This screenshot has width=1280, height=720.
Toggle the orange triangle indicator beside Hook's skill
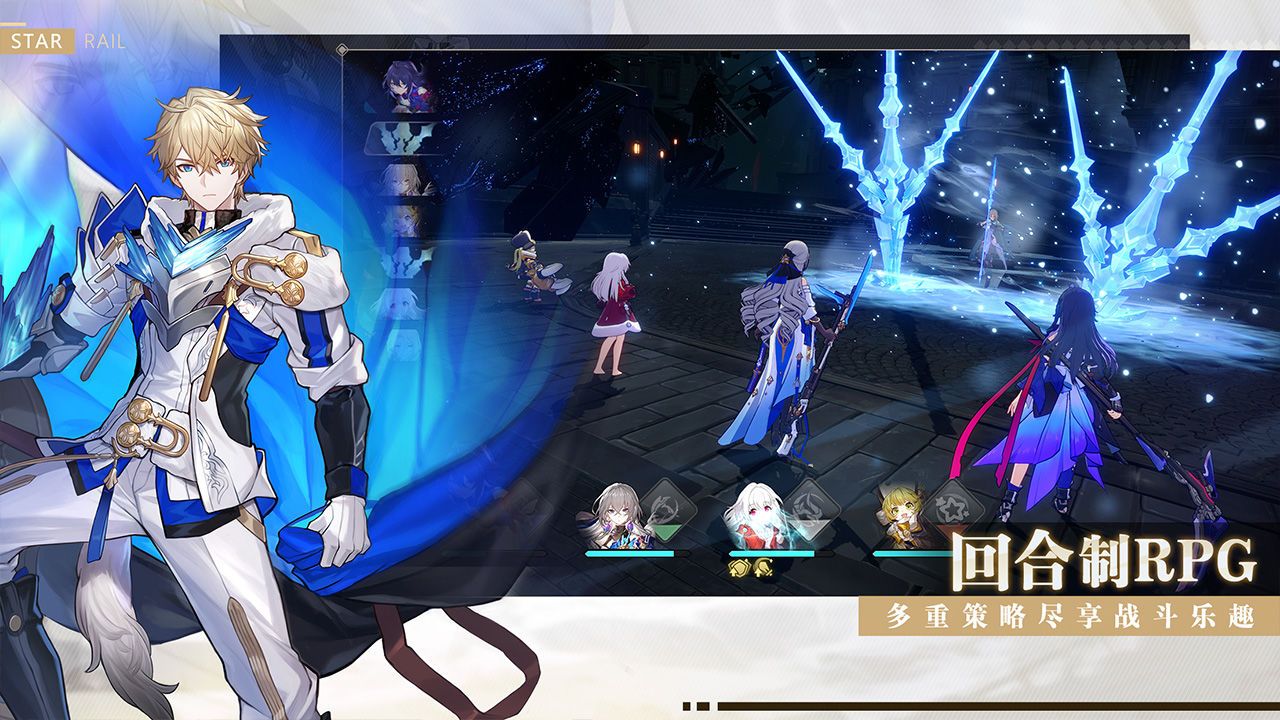pyautogui.click(x=954, y=529)
